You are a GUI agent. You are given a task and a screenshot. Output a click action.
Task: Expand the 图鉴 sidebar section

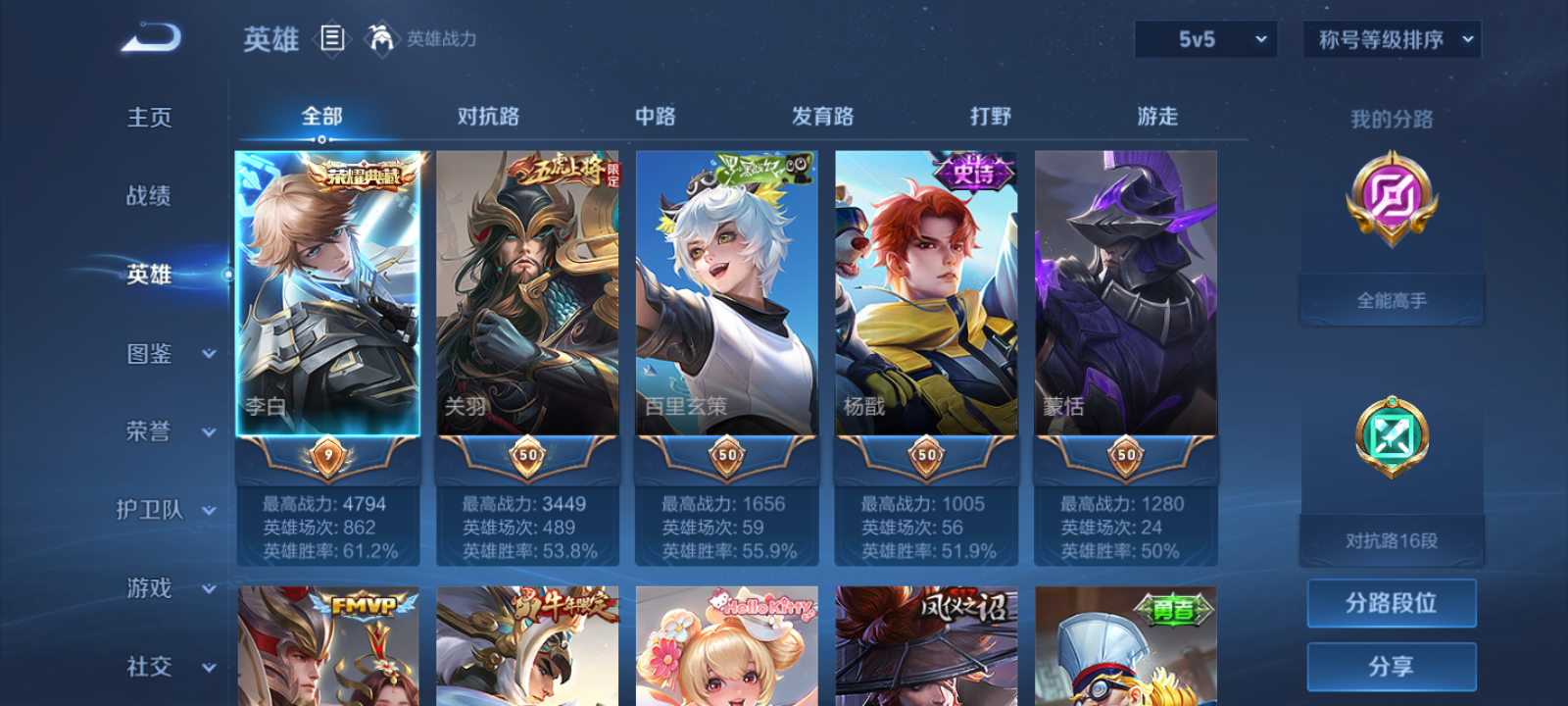pyautogui.click(x=157, y=354)
